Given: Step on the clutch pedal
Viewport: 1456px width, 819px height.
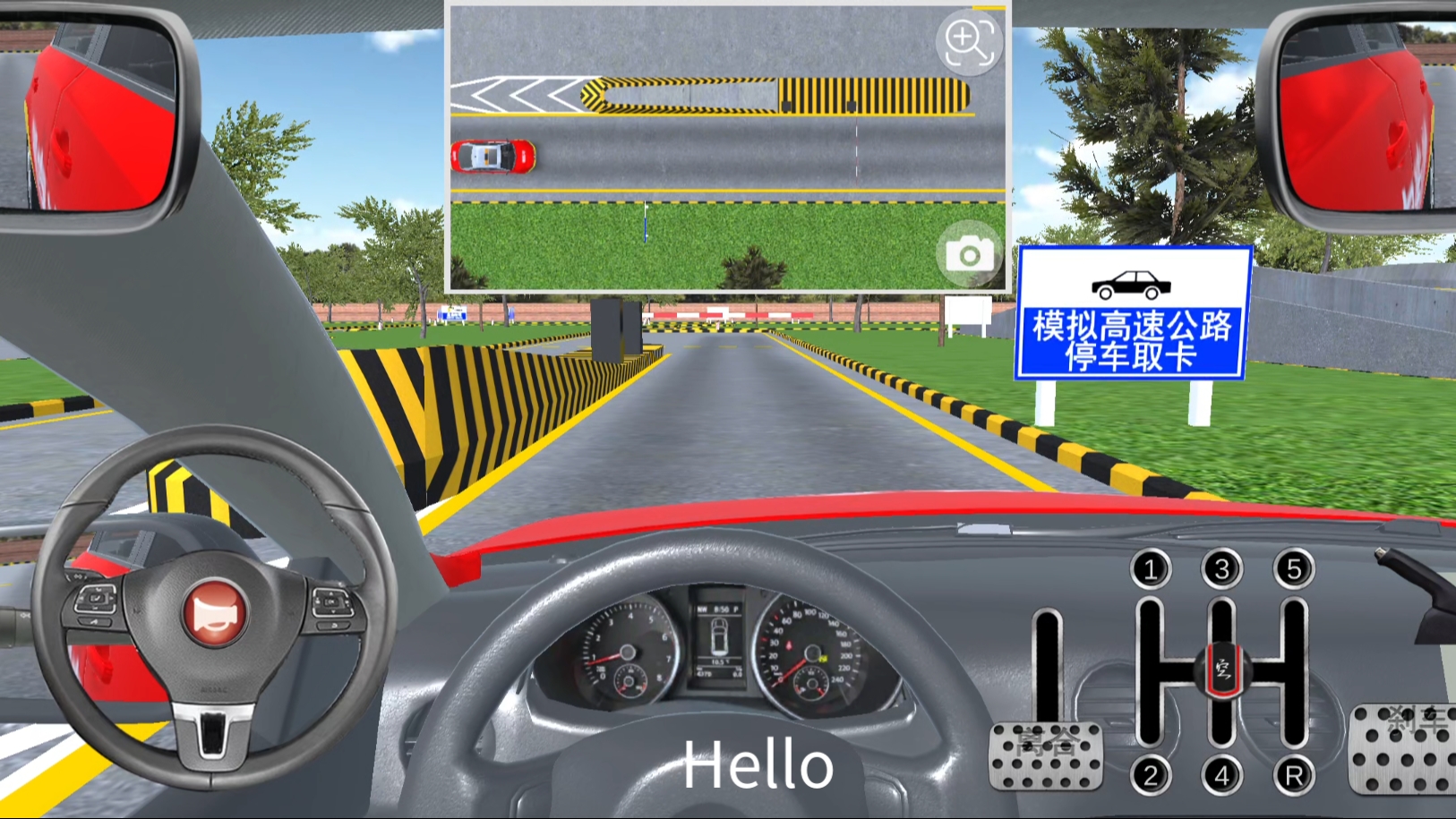Looking at the screenshot, I should coord(1046,756).
